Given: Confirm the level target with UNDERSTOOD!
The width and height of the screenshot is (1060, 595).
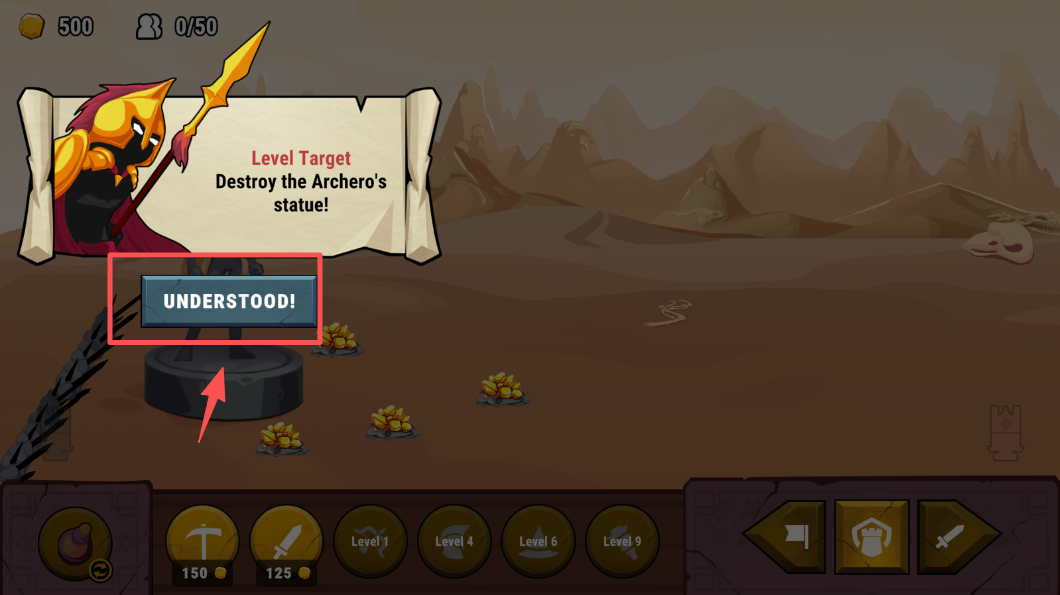Looking at the screenshot, I should (229, 301).
